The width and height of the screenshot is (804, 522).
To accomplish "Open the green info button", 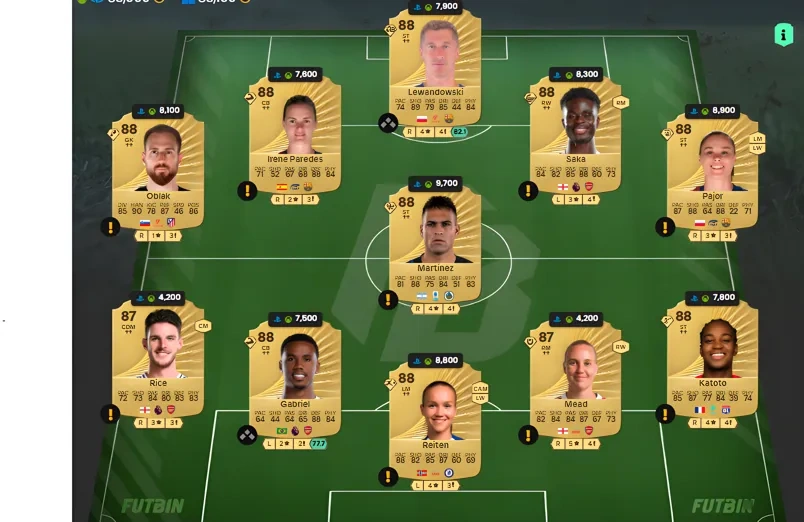I will pos(783,35).
